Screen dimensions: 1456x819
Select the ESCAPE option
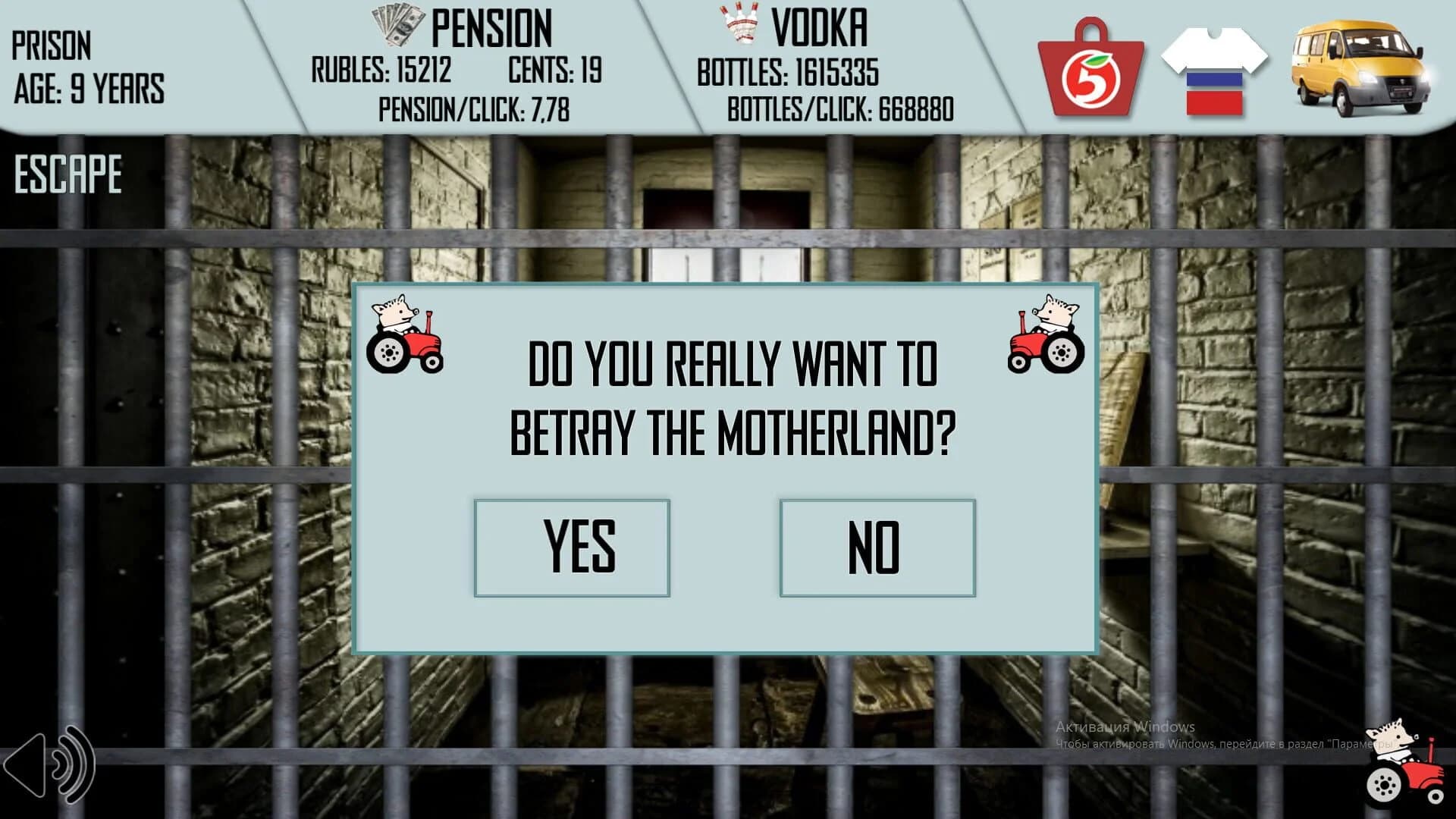point(67,173)
